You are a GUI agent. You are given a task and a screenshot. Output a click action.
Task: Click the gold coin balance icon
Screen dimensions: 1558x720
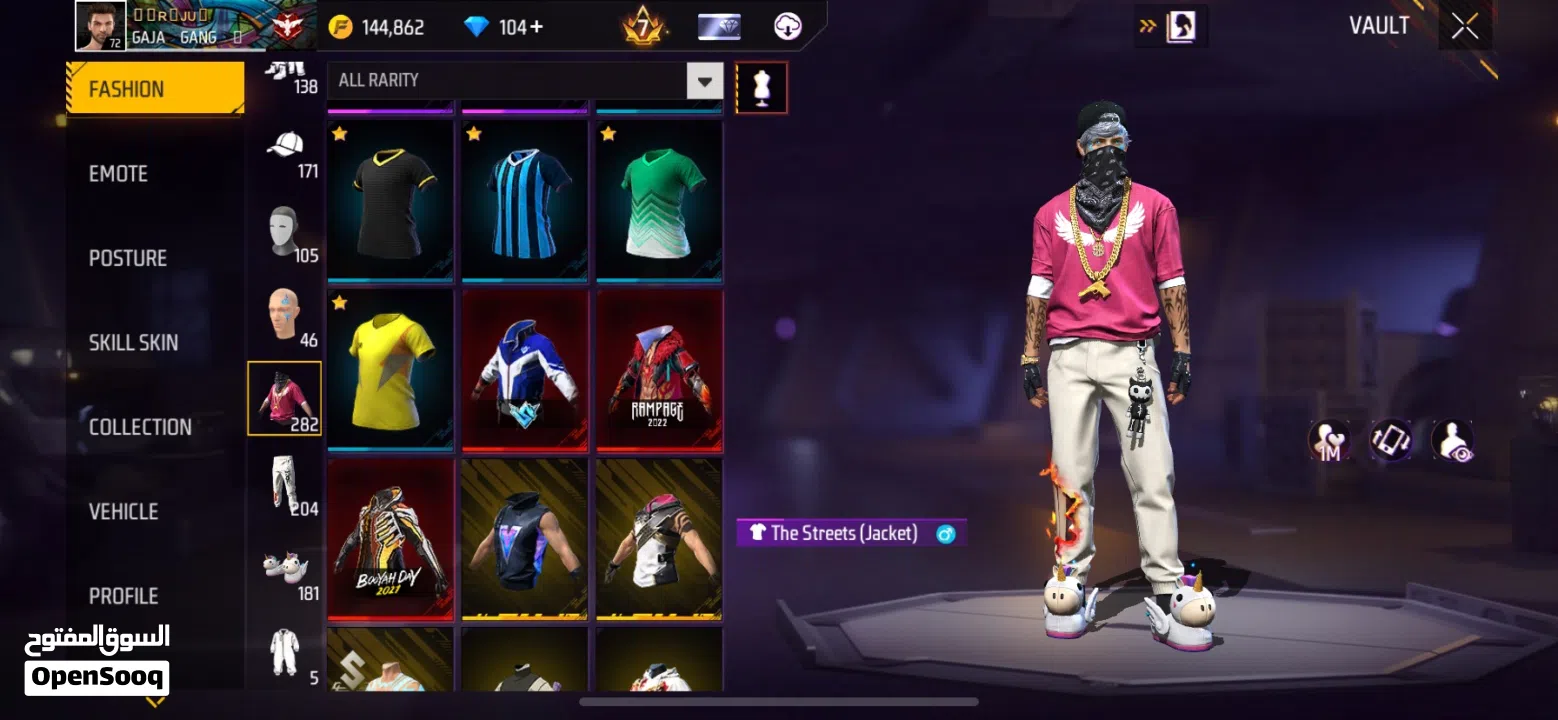(x=340, y=26)
